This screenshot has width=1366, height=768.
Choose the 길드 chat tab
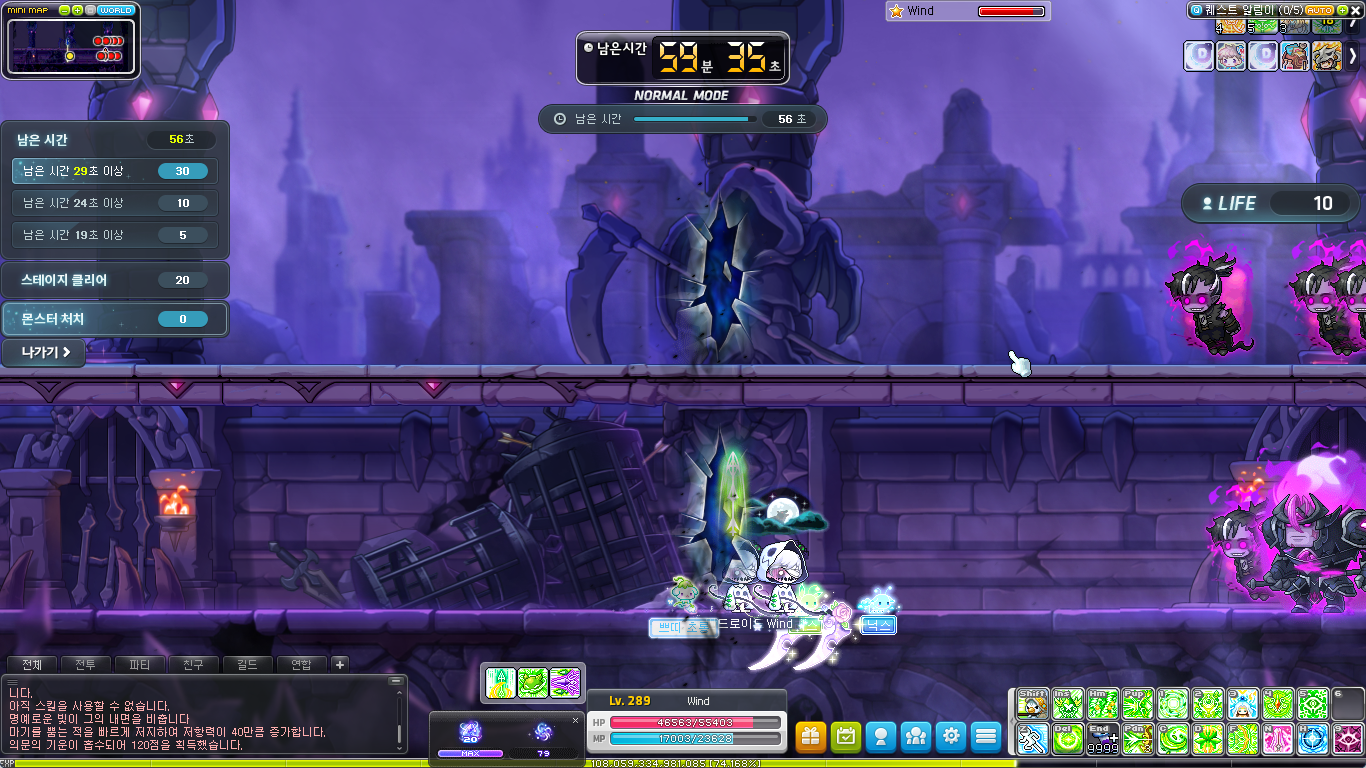[248, 664]
